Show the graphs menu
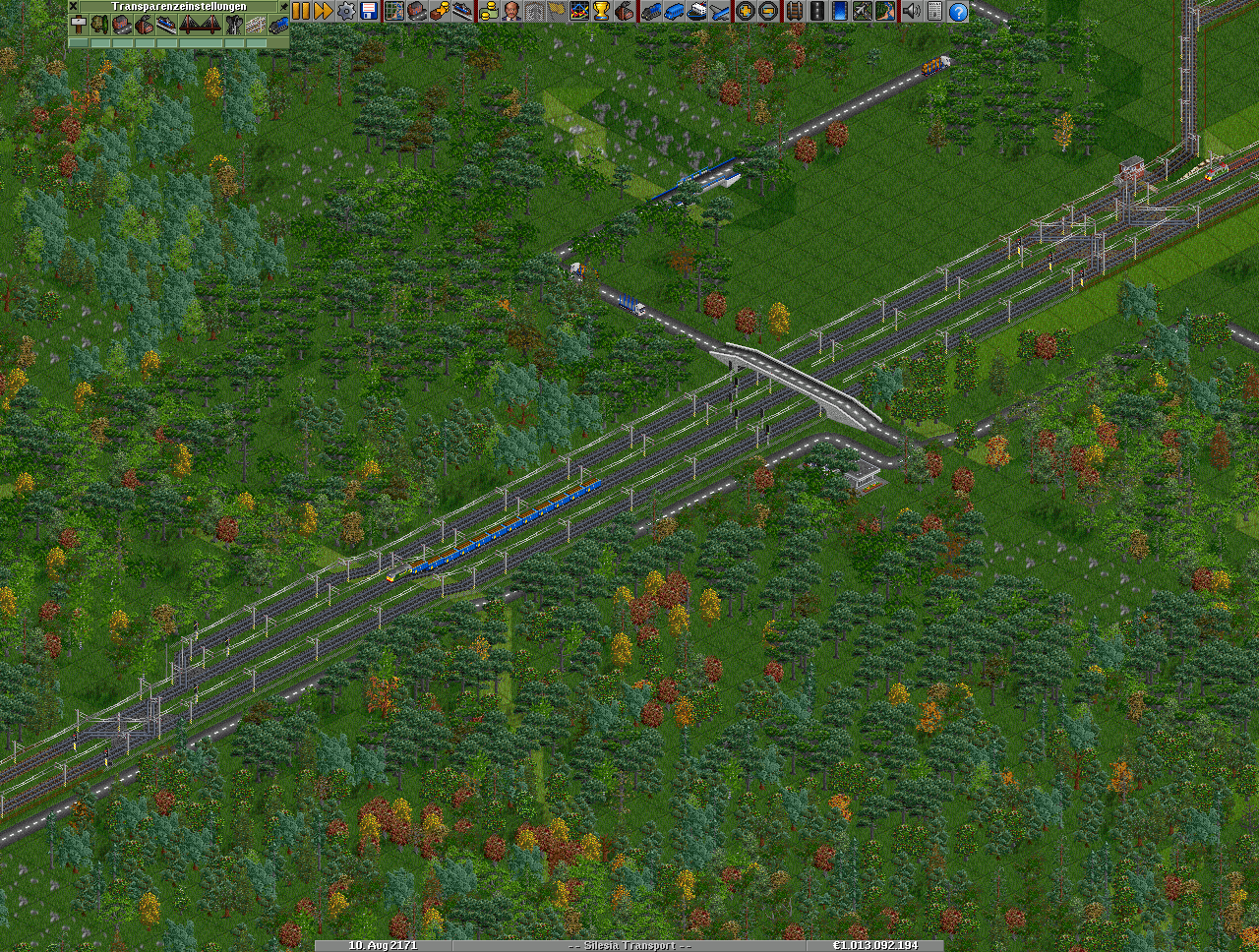 pyautogui.click(x=580, y=11)
